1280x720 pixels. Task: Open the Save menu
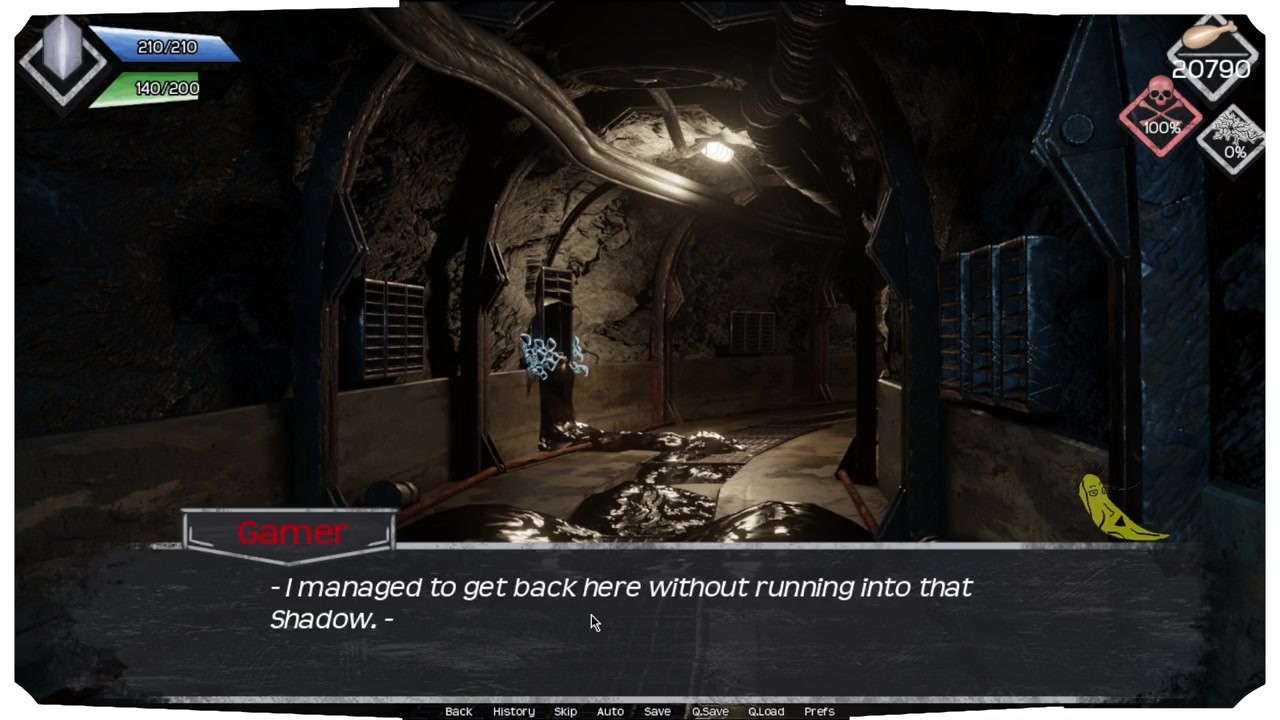click(657, 711)
